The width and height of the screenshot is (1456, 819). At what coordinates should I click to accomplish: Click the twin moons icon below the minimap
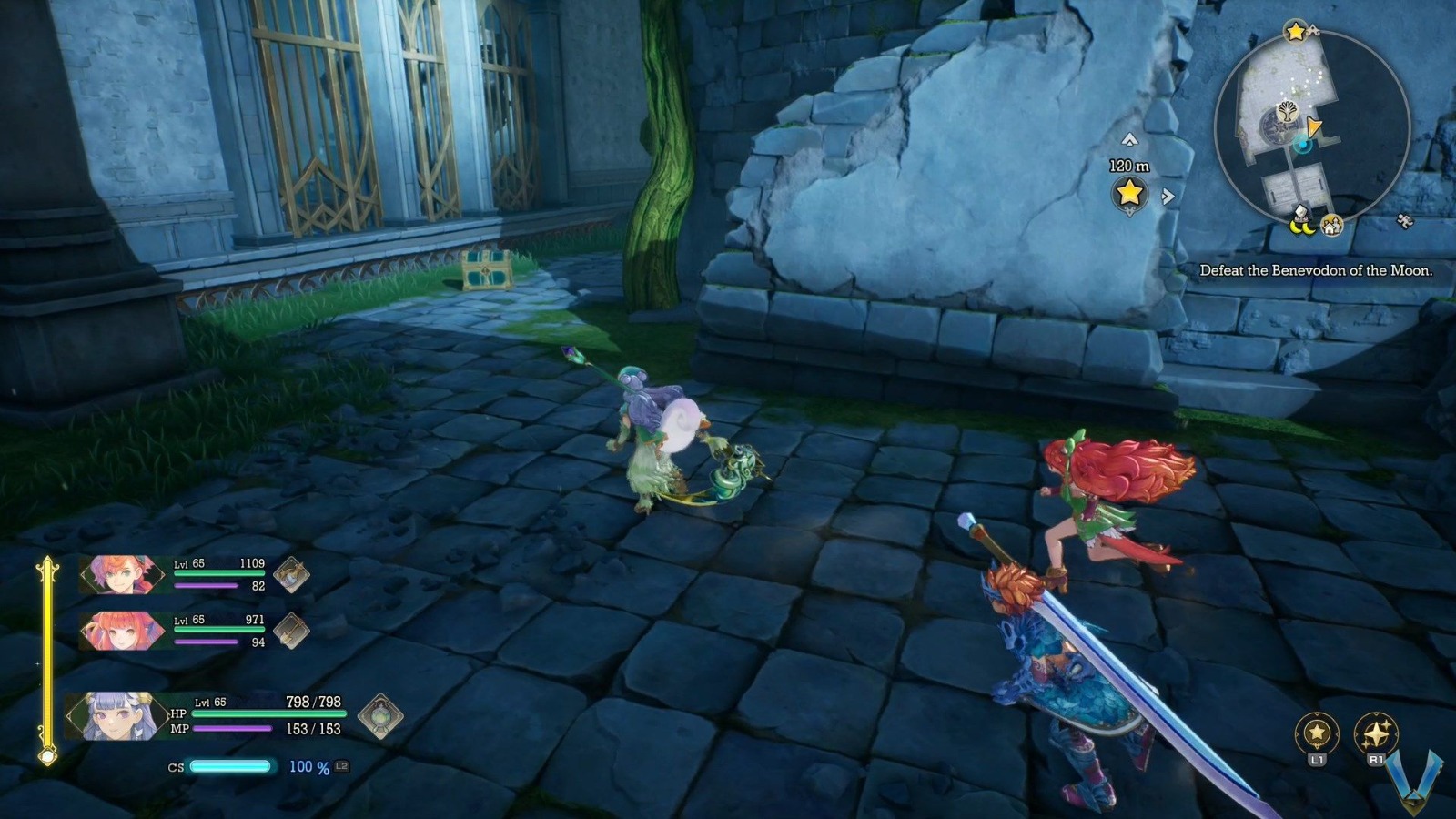pos(1301,227)
